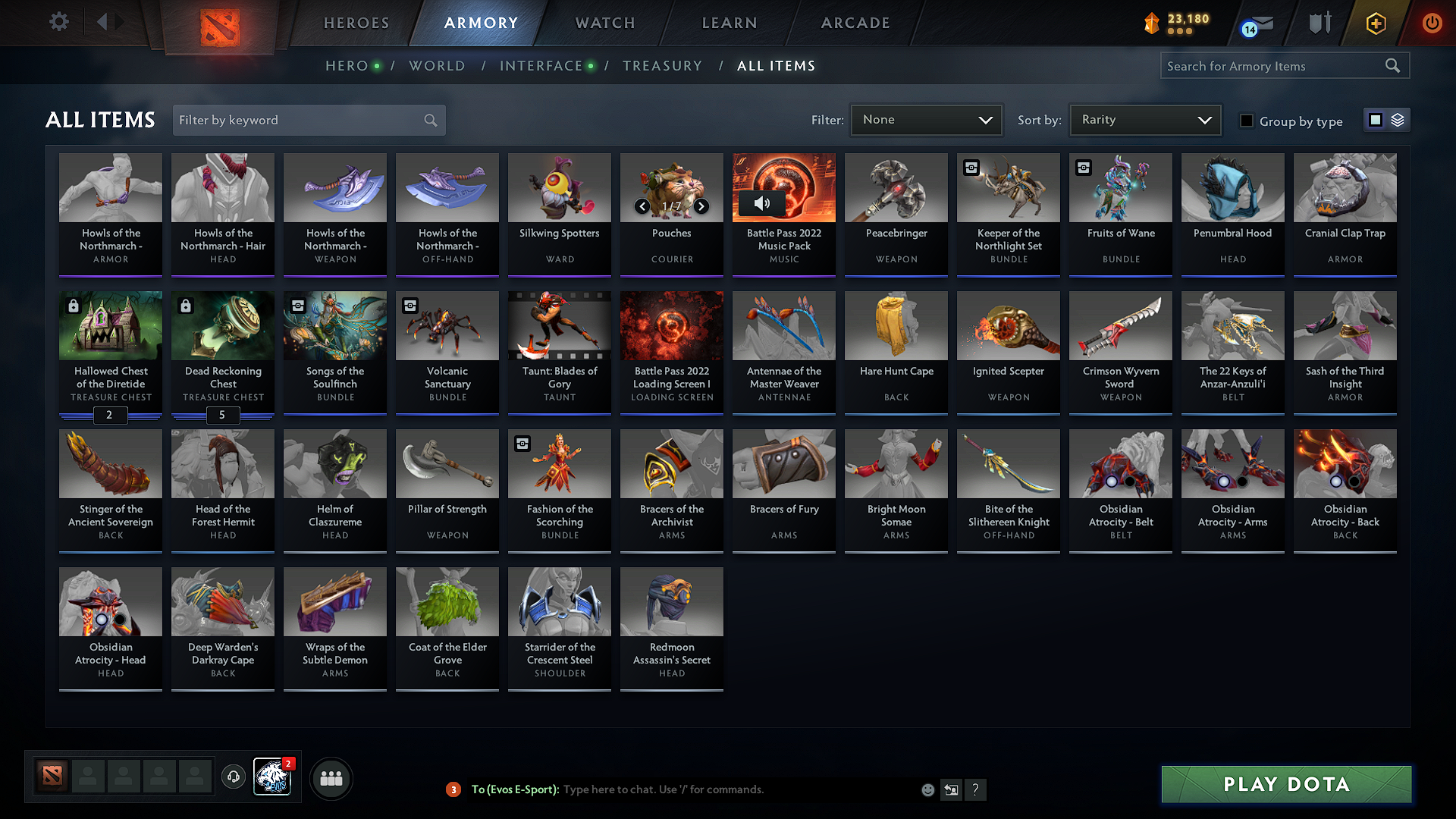Switch to stacked list view of items

[x=1396, y=119]
